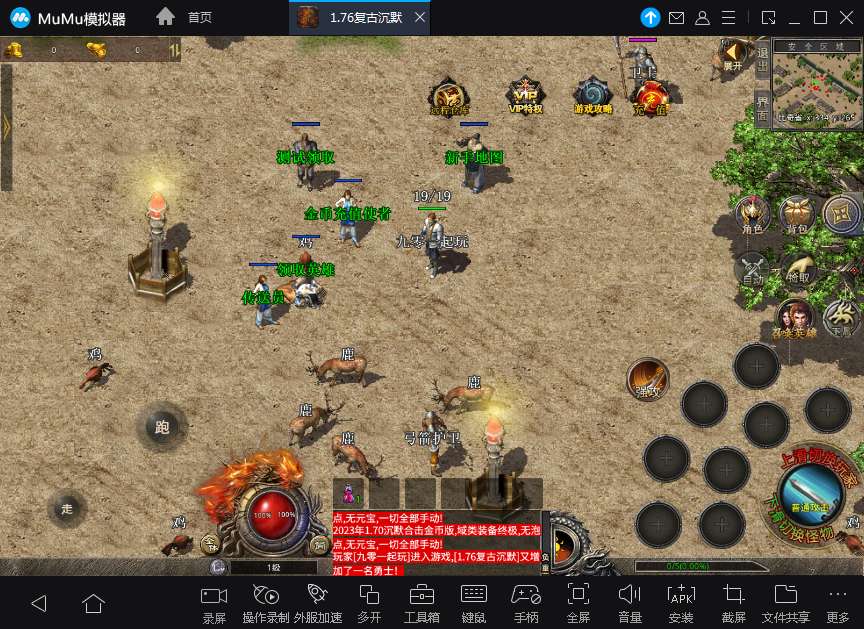Click the emulator 截屏 screenshot tool
This screenshot has height=629, width=864.
734,602
